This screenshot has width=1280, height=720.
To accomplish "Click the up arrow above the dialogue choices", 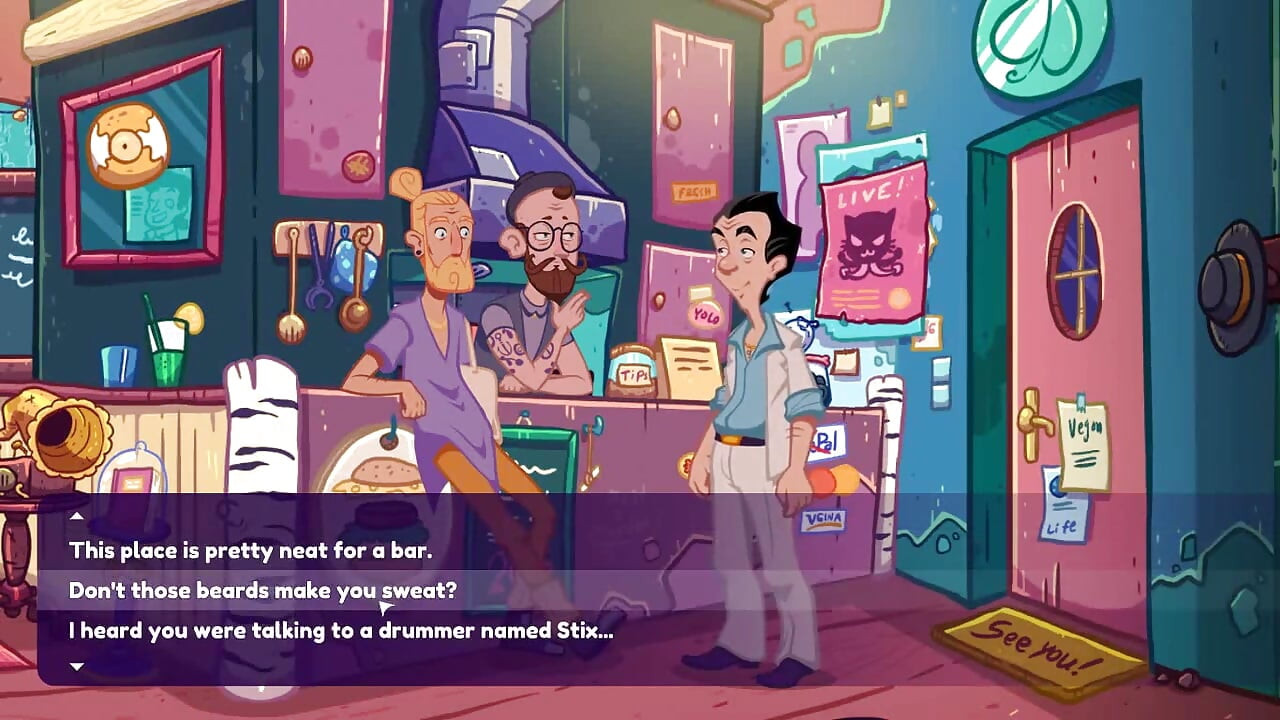I will point(77,517).
